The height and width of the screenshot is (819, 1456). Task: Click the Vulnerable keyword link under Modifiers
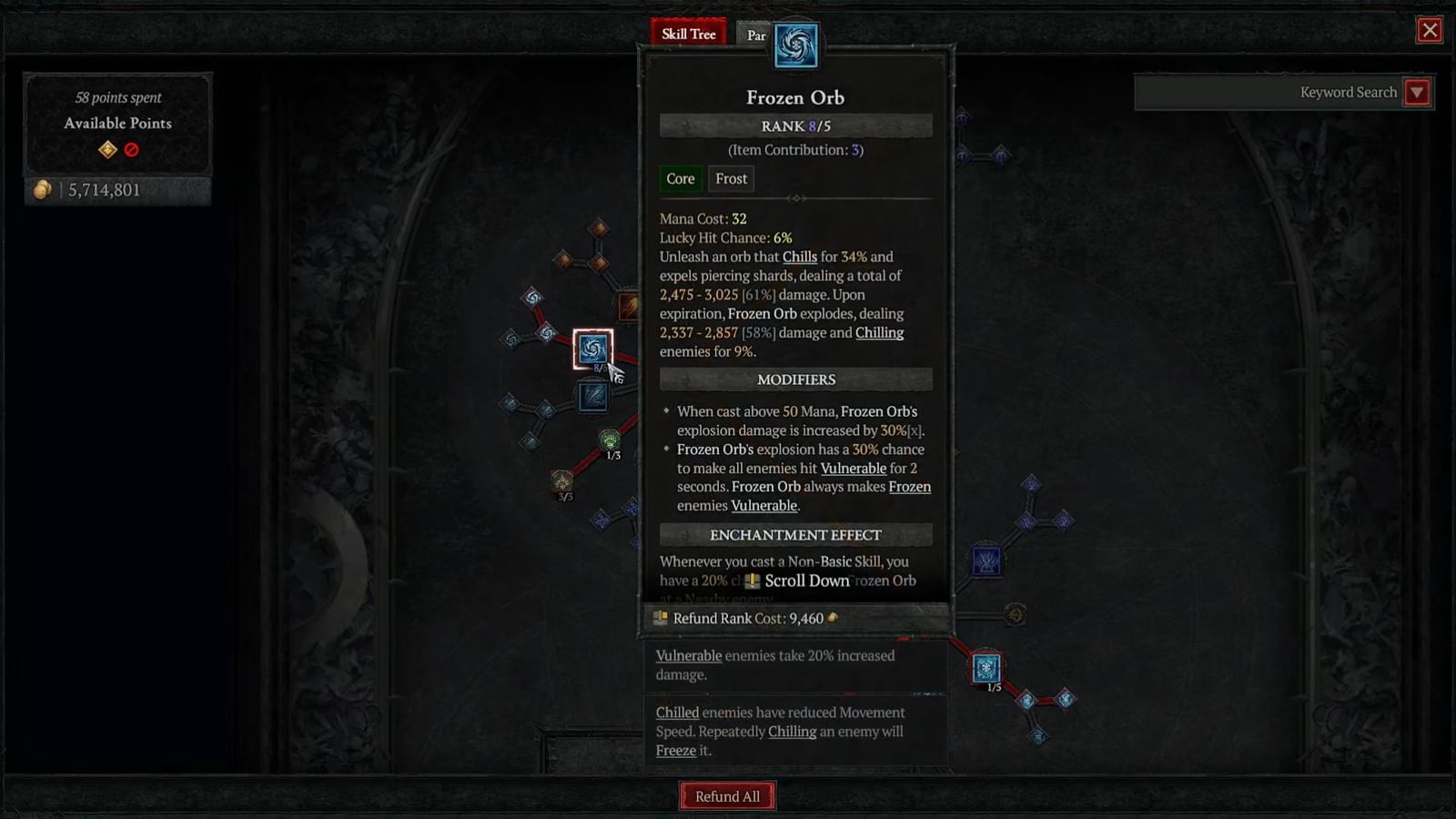point(854,468)
